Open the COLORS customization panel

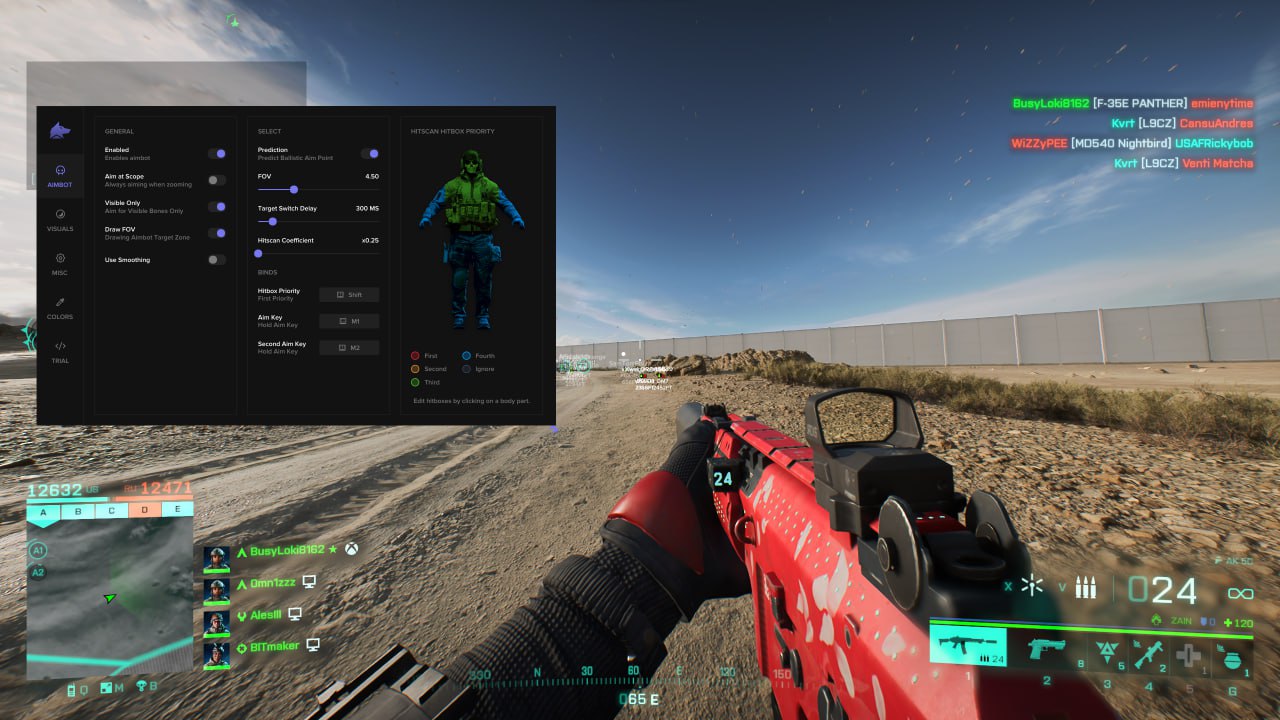[60, 310]
